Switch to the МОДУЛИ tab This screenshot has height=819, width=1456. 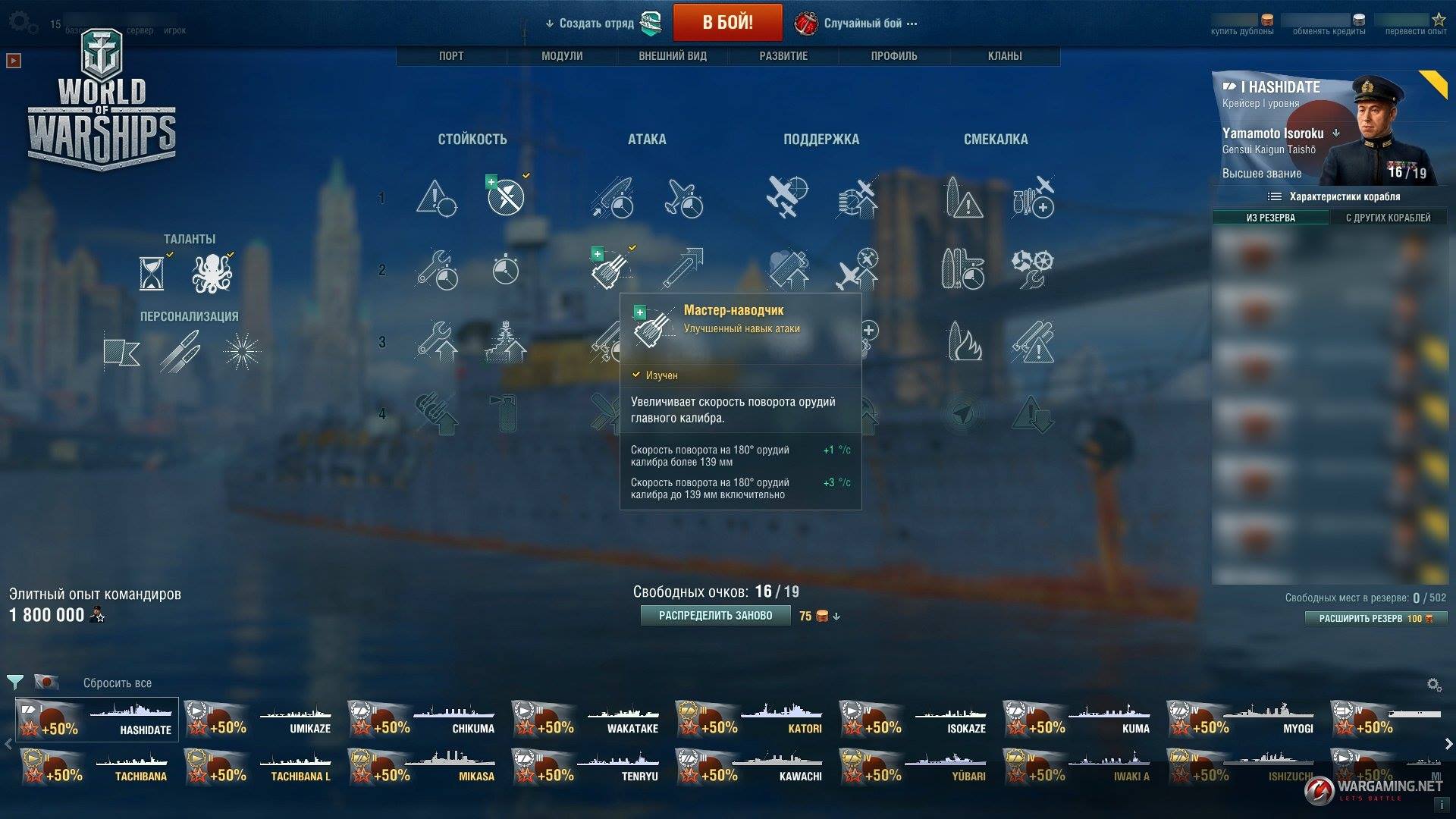tap(562, 56)
